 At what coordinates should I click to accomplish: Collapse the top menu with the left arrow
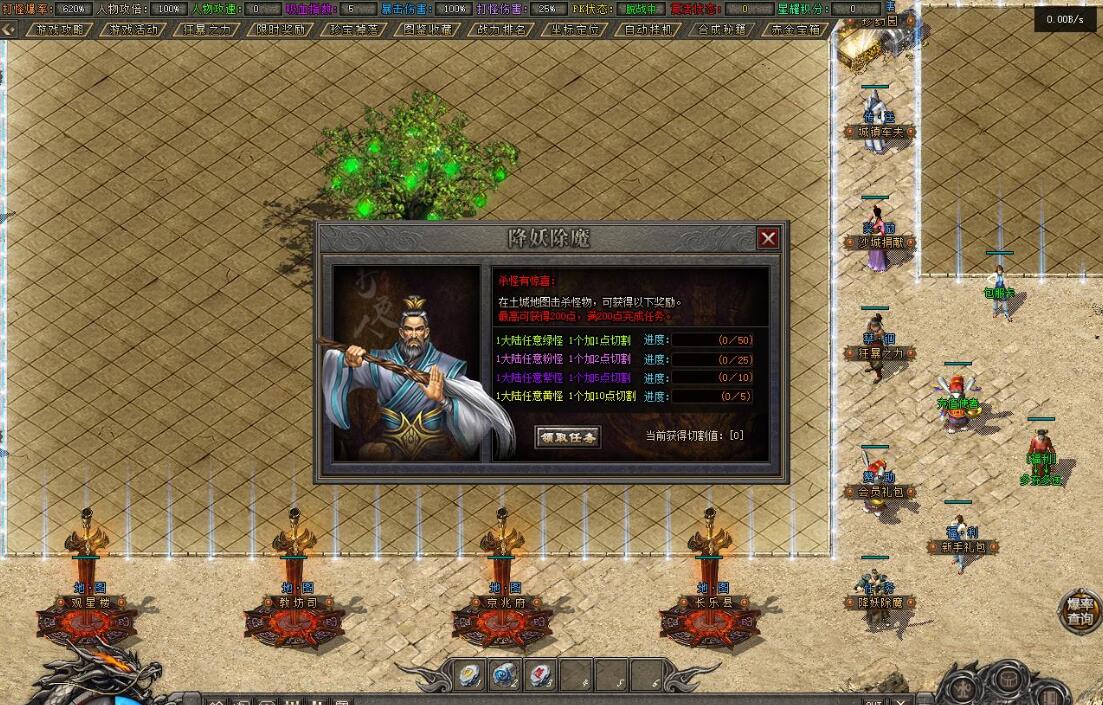pyautogui.click(x=9, y=30)
